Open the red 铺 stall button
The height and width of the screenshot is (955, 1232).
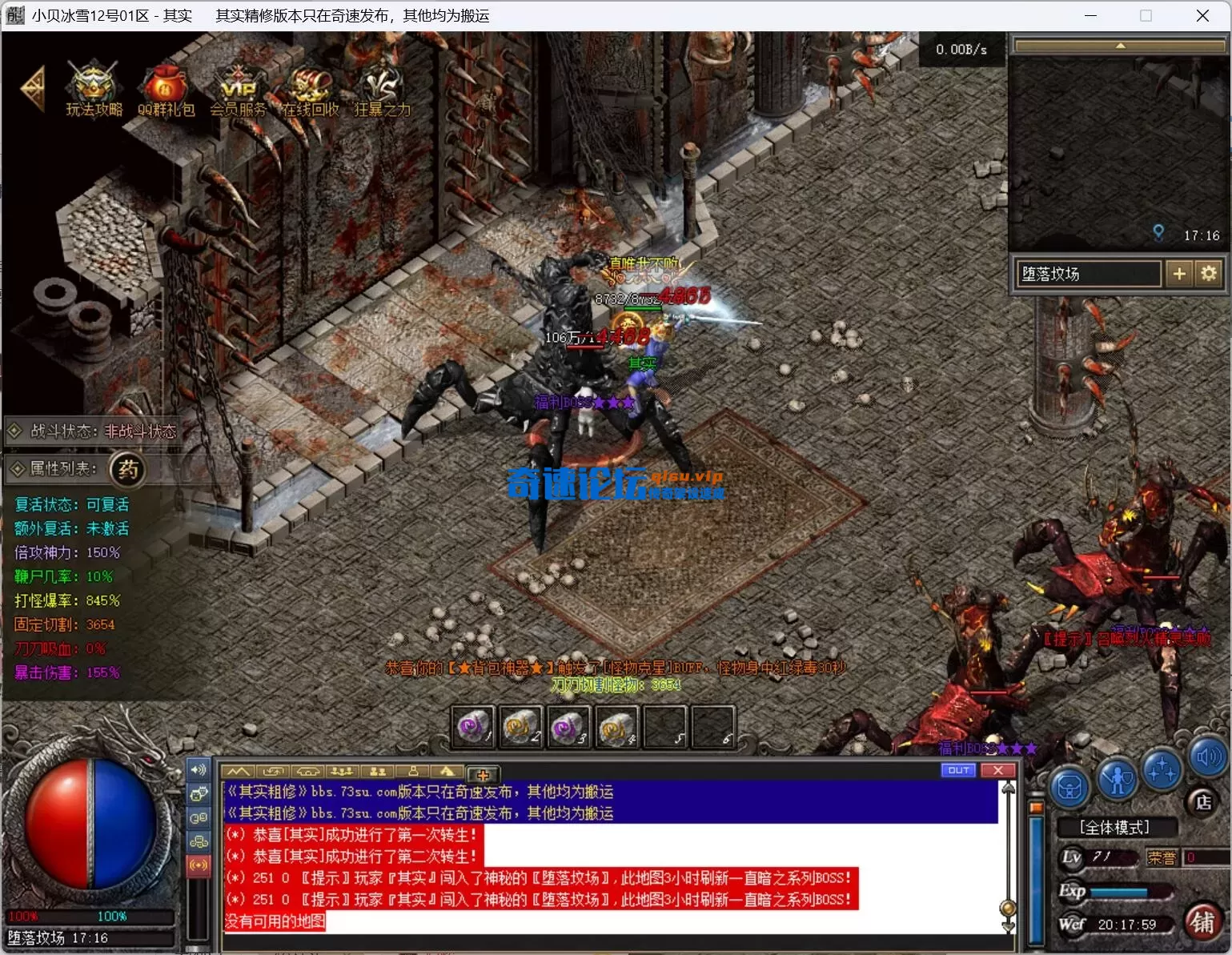[x=1202, y=921]
